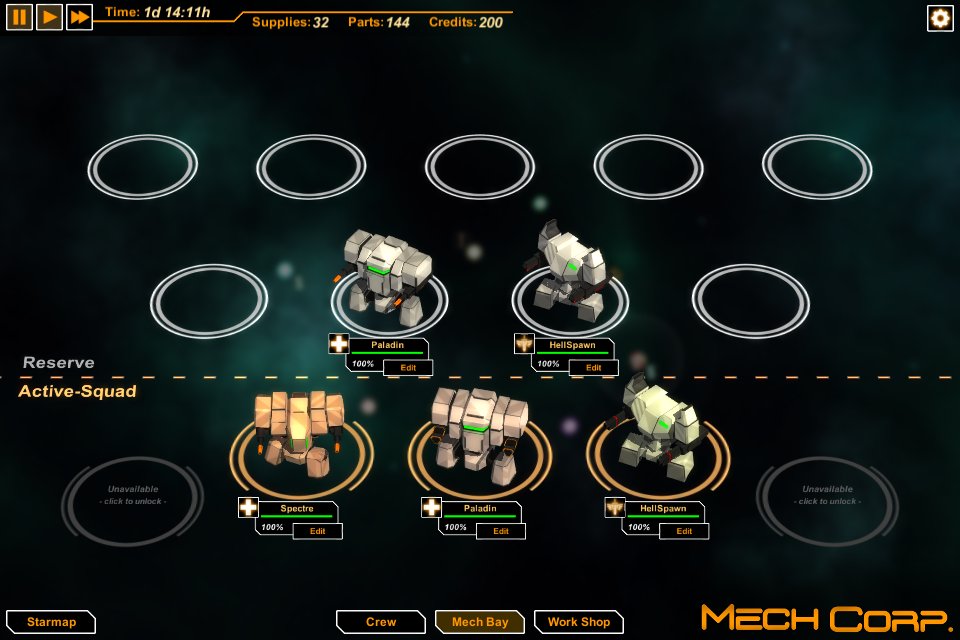The height and width of the screenshot is (640, 960).
Task: Edit the active-squad Paladin mech
Action: click(x=500, y=531)
